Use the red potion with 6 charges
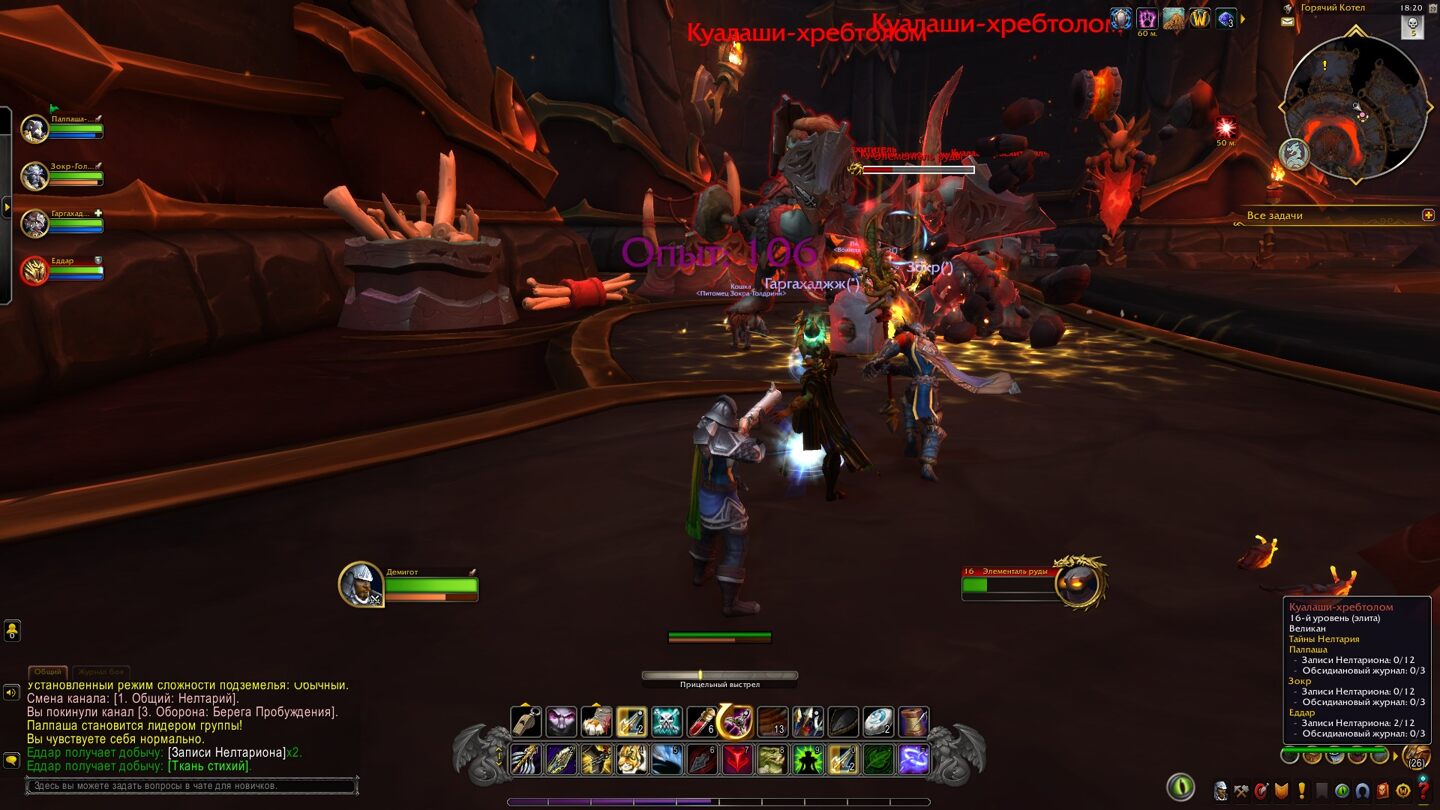This screenshot has width=1440, height=810. [x=701, y=722]
